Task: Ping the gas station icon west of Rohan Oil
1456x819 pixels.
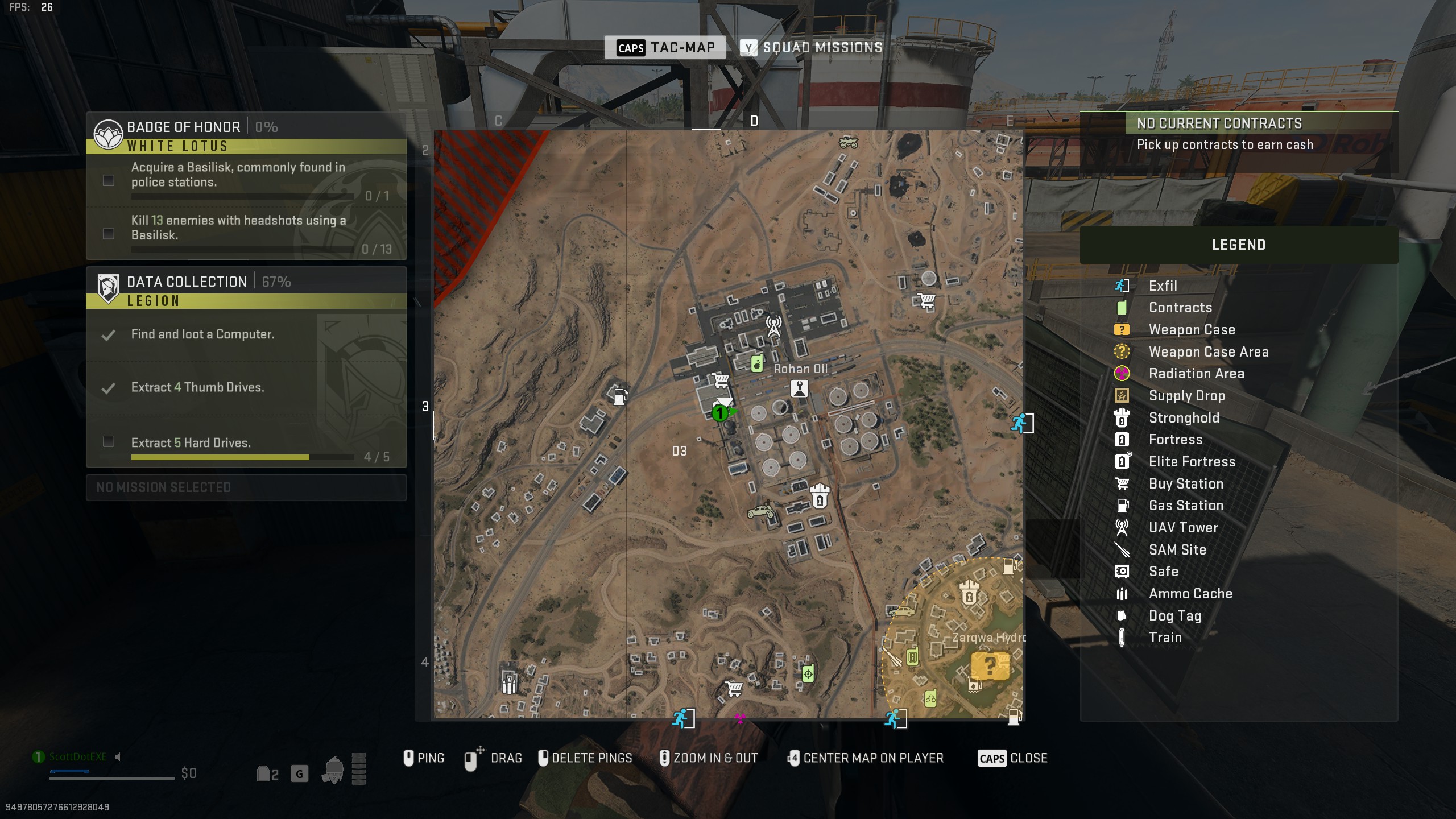Action: click(x=620, y=396)
